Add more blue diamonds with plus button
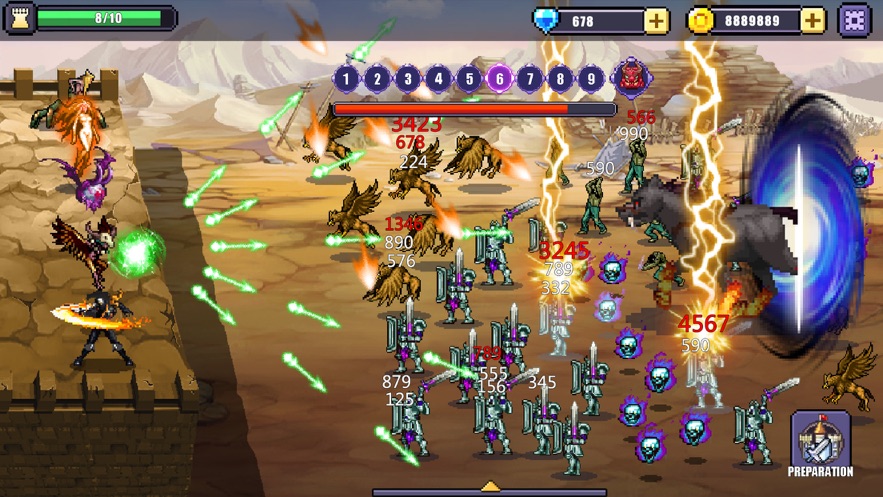Screen dimensions: 883x497 [x=656, y=20]
